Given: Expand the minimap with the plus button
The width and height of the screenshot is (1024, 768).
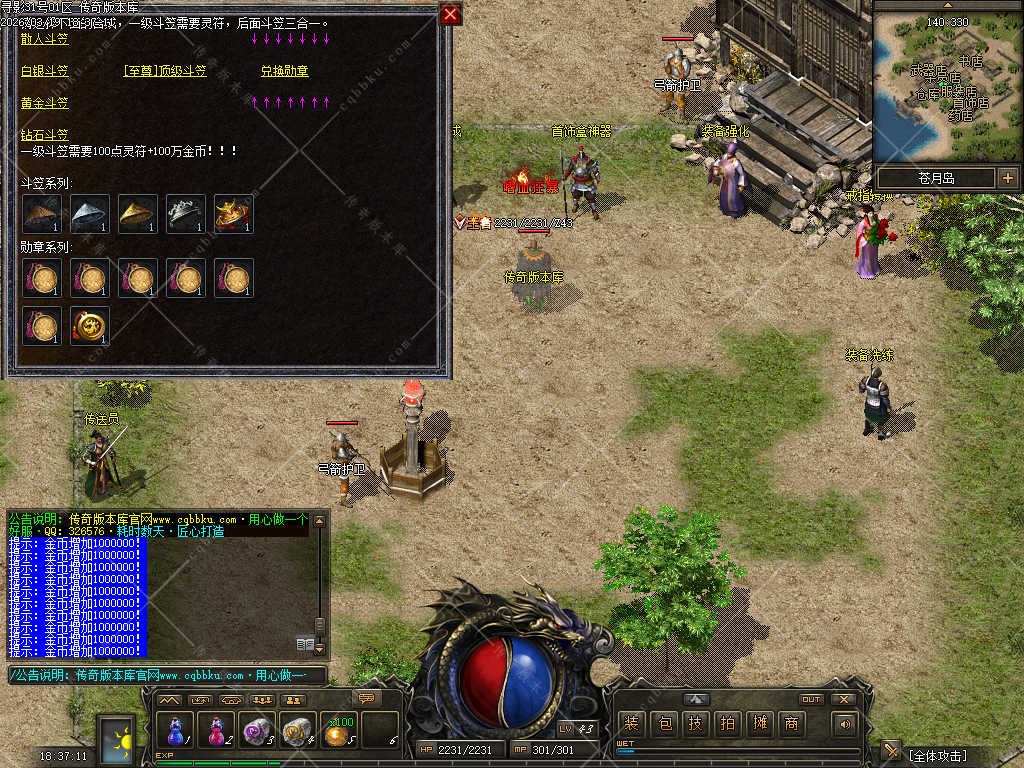Looking at the screenshot, I should [1007, 178].
